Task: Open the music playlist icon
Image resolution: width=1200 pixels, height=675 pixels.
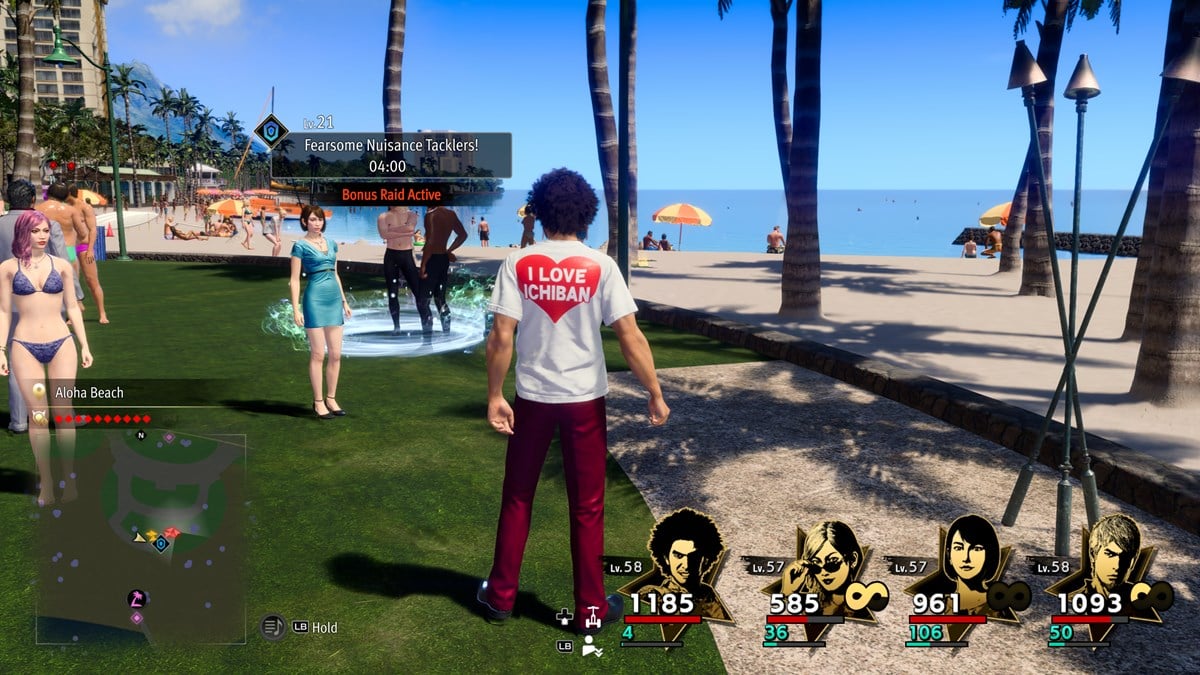Action: (272, 627)
